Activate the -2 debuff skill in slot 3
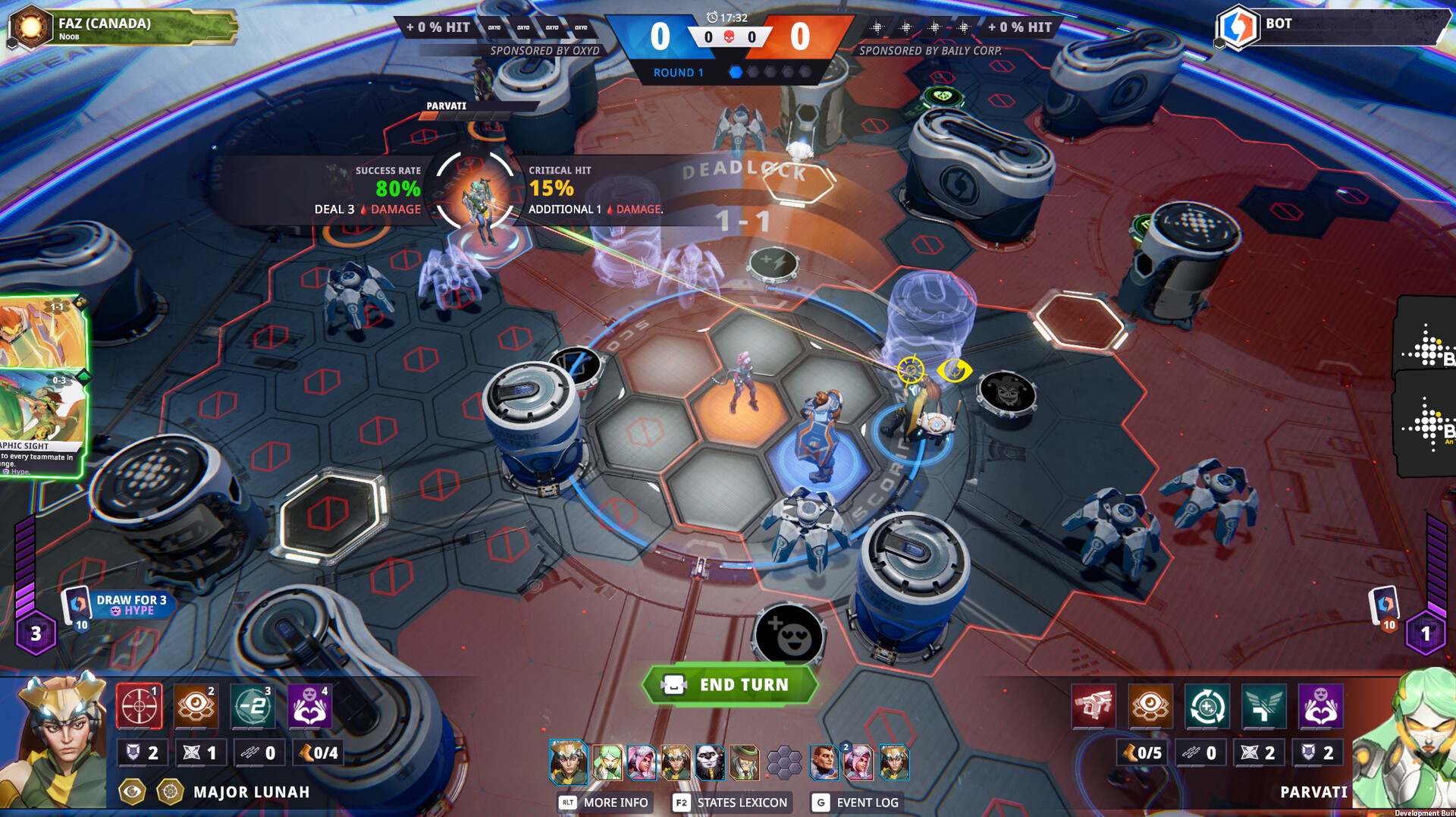 pyautogui.click(x=253, y=705)
